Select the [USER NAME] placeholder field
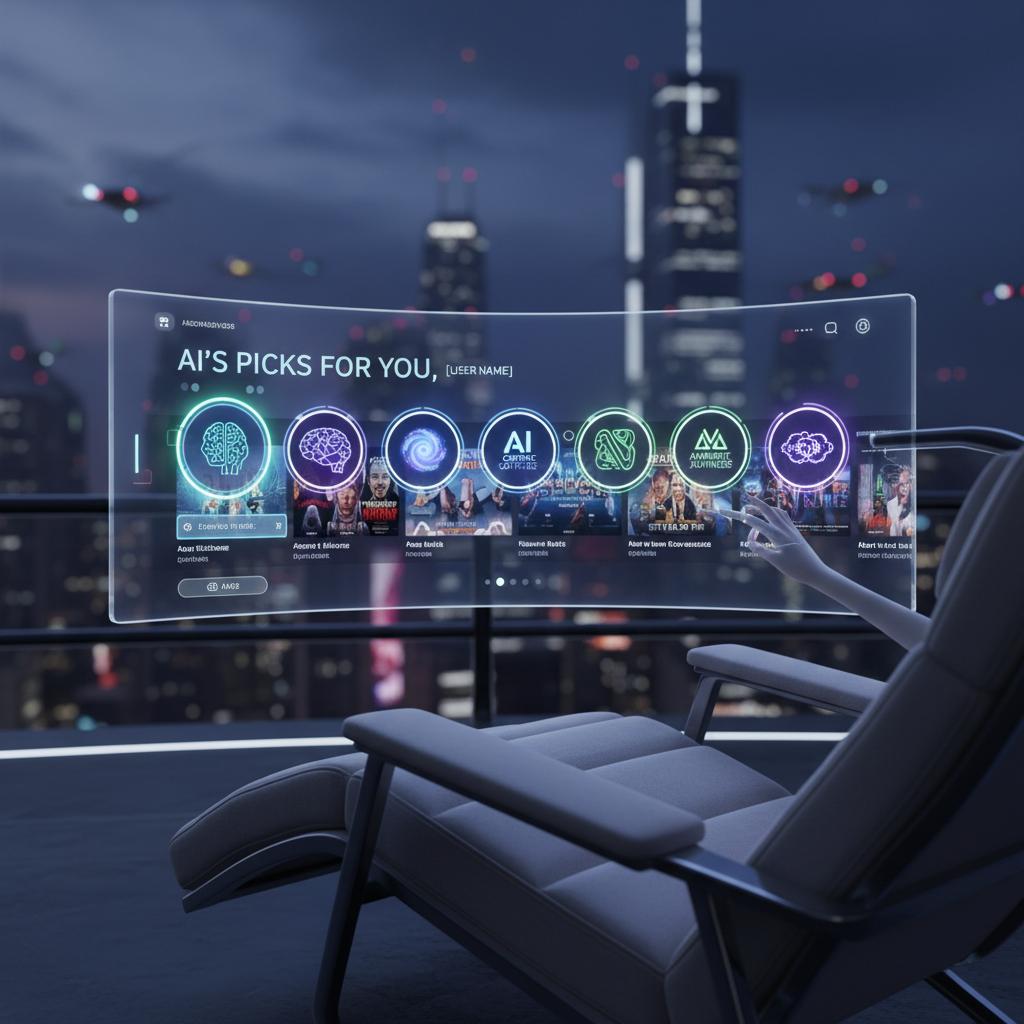Viewport: 1024px width, 1024px height. click(479, 371)
